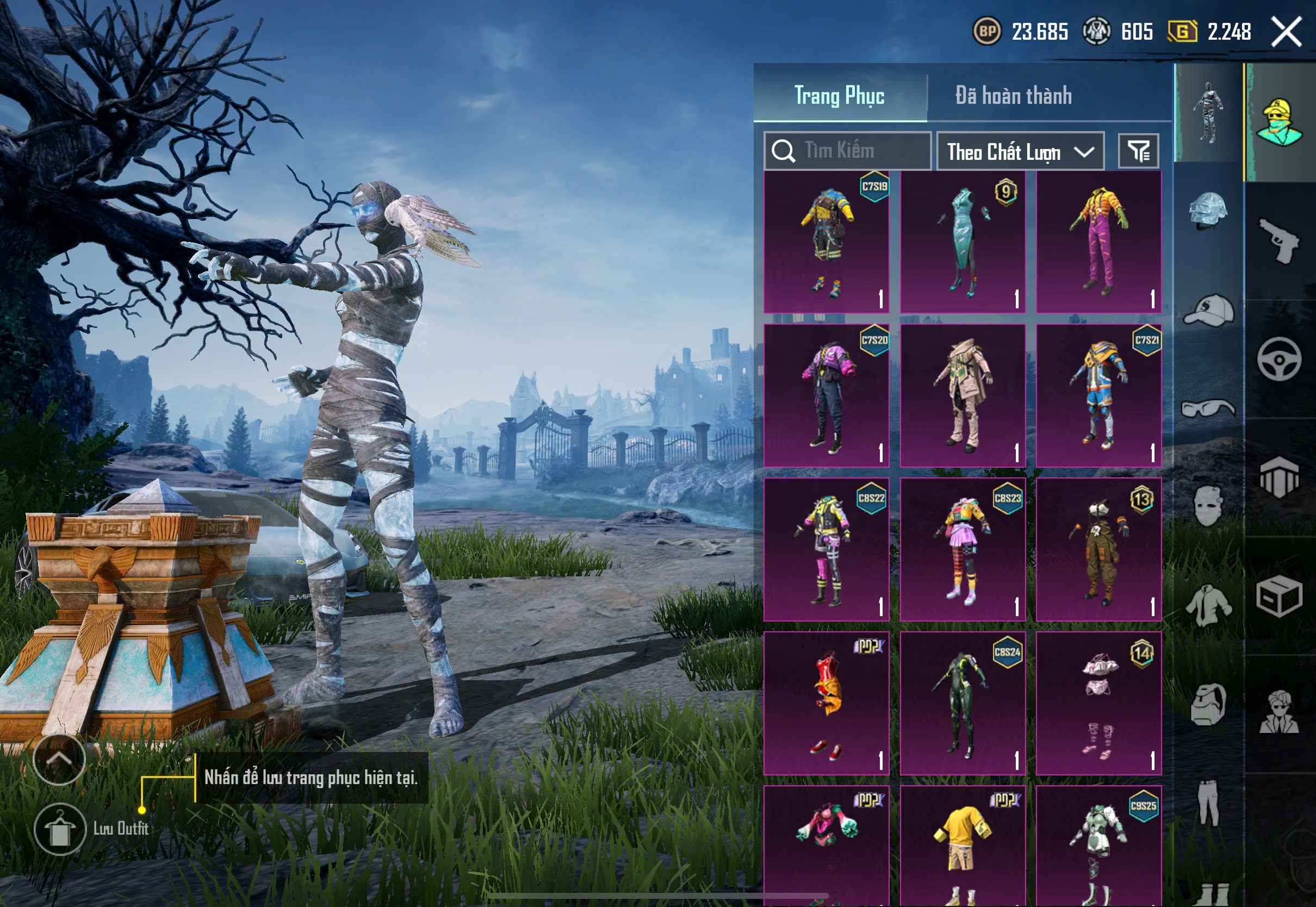Screen dimensions: 1316x907
Task: Select the Trang Phục tab
Action: coord(839,96)
